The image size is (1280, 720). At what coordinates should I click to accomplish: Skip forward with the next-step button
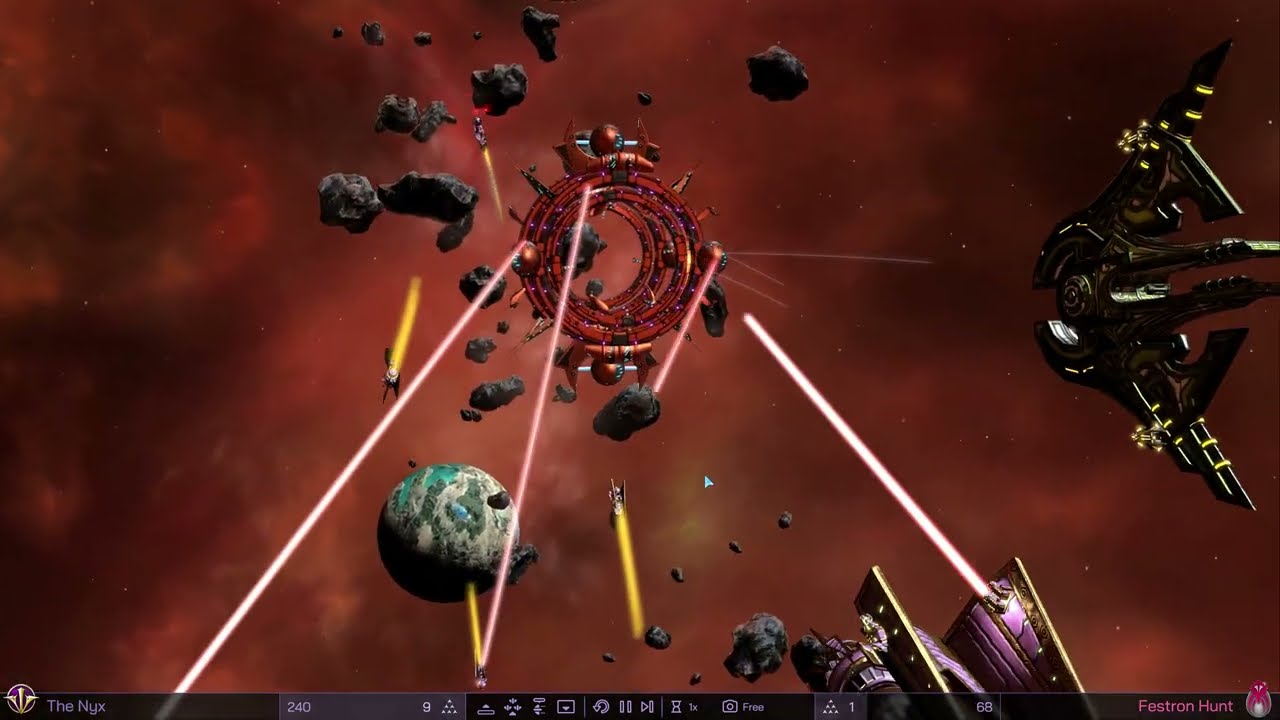pyautogui.click(x=647, y=707)
